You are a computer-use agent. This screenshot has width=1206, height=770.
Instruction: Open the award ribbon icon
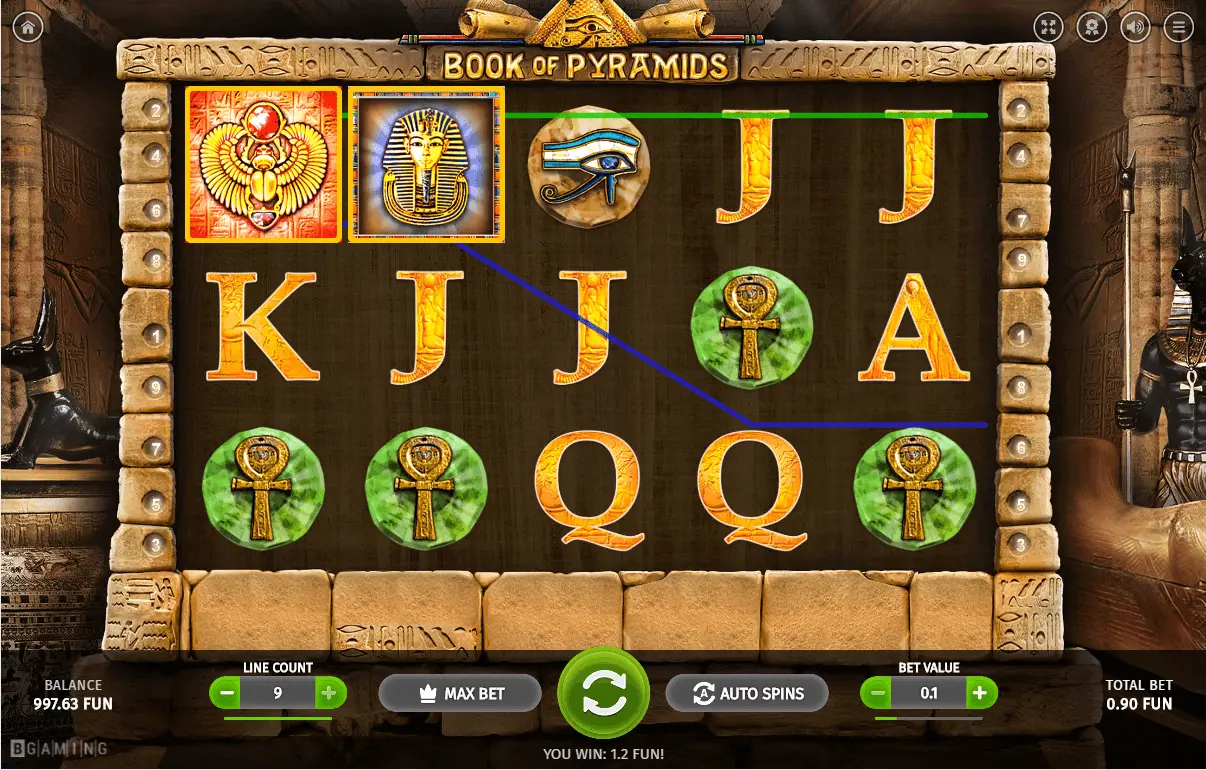(1092, 28)
